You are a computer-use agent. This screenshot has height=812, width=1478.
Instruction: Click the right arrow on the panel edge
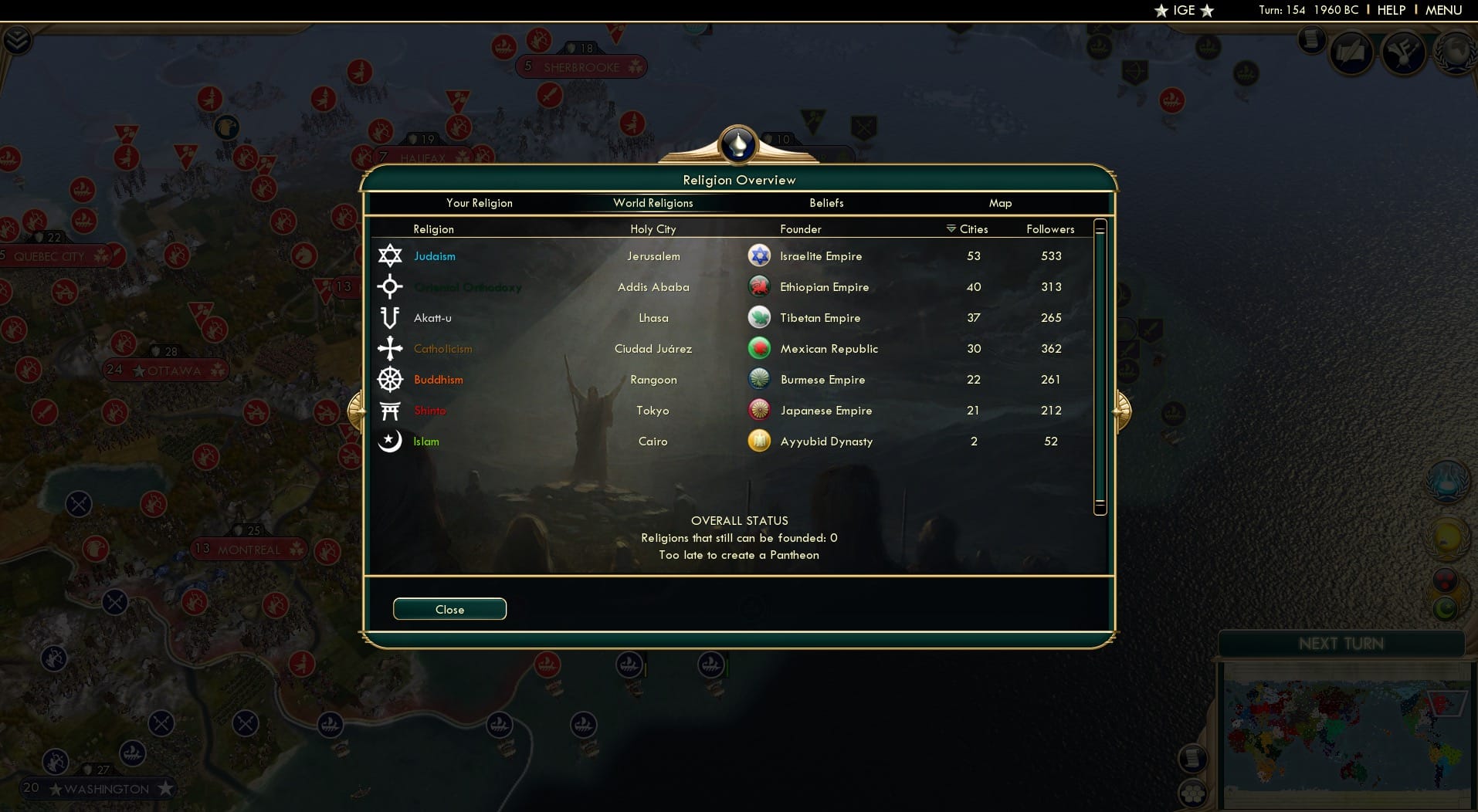point(1122,411)
